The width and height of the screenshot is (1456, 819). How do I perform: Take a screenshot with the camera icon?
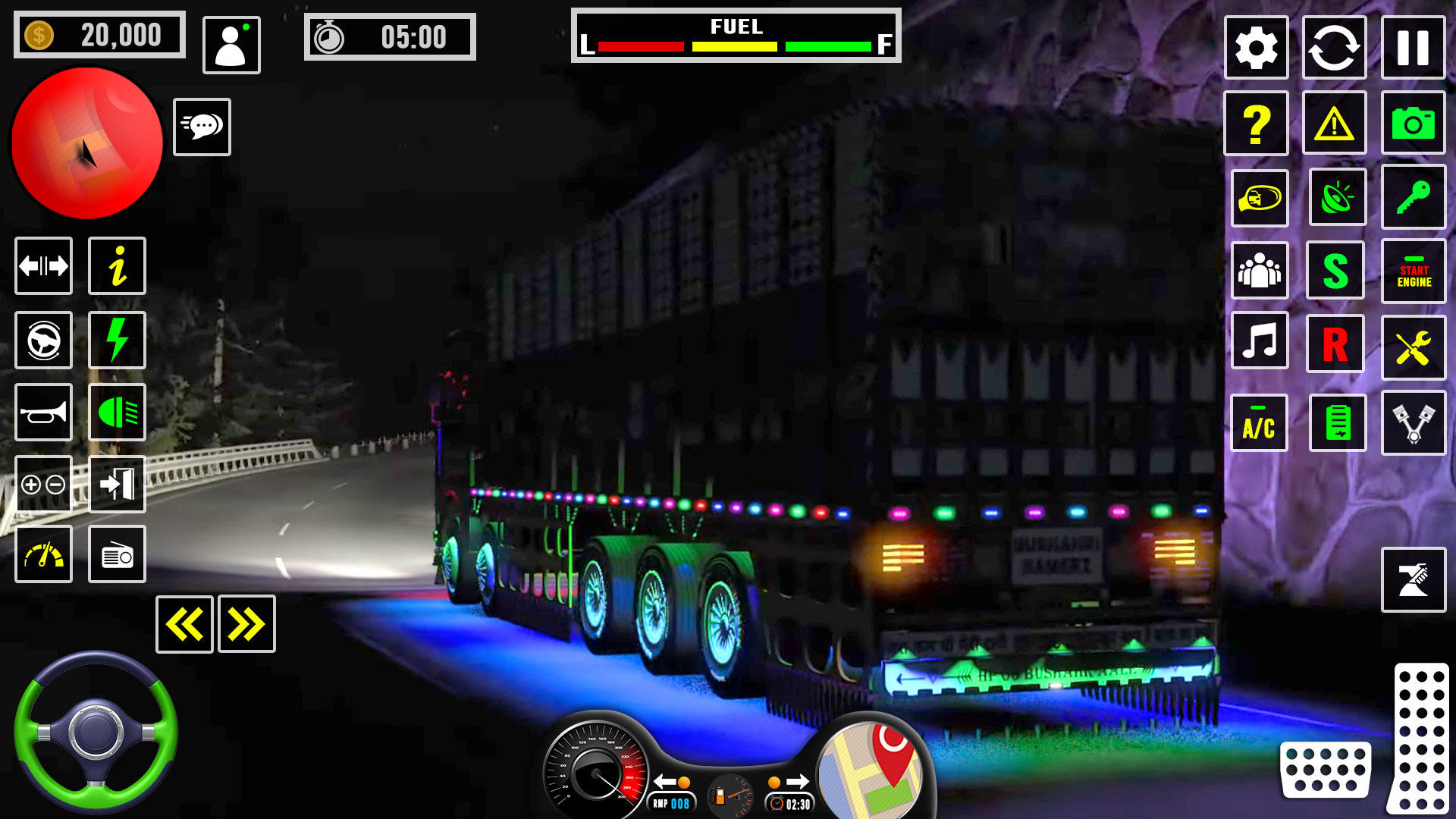(x=1413, y=123)
